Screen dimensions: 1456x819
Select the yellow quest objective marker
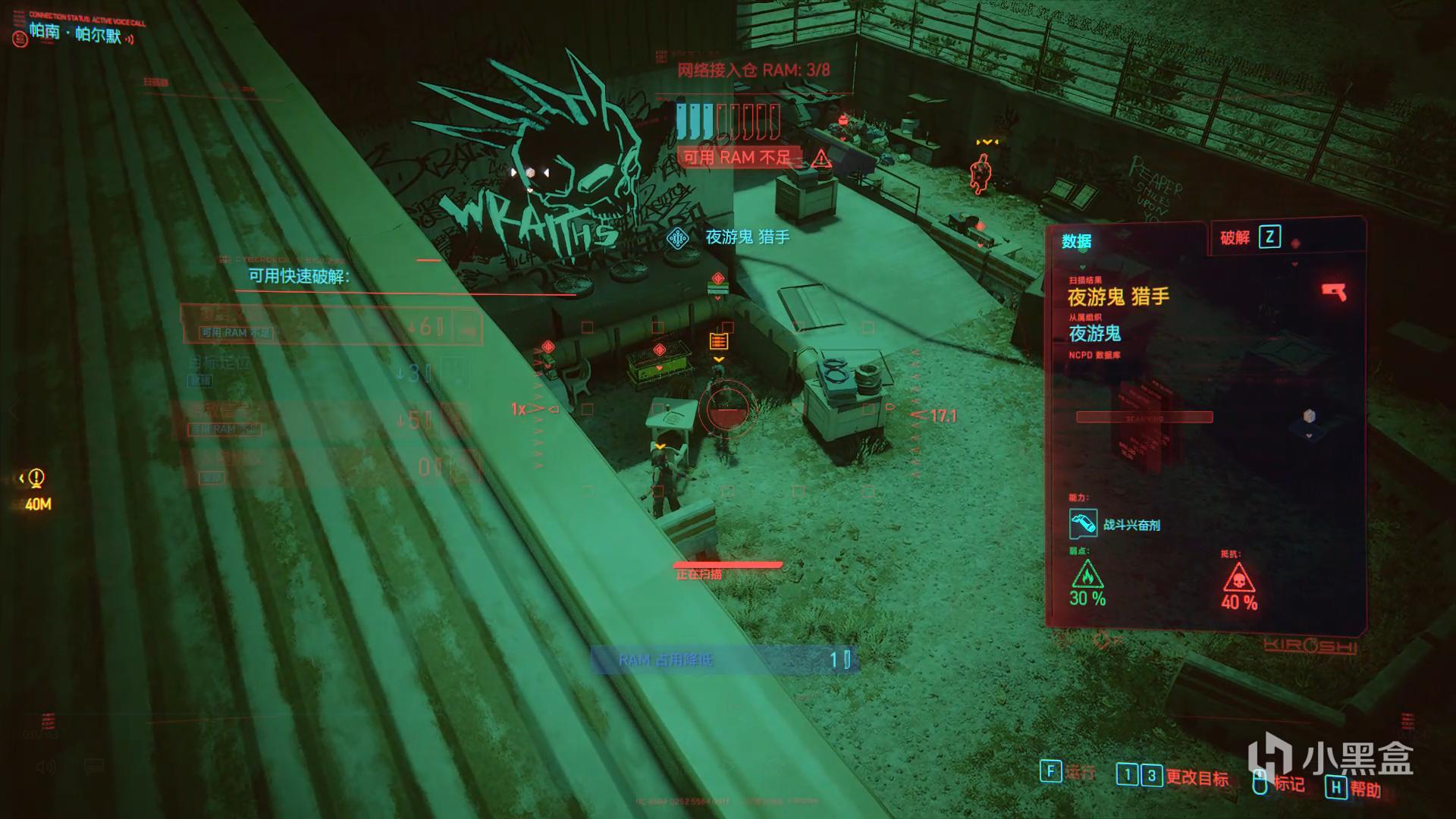(35, 479)
